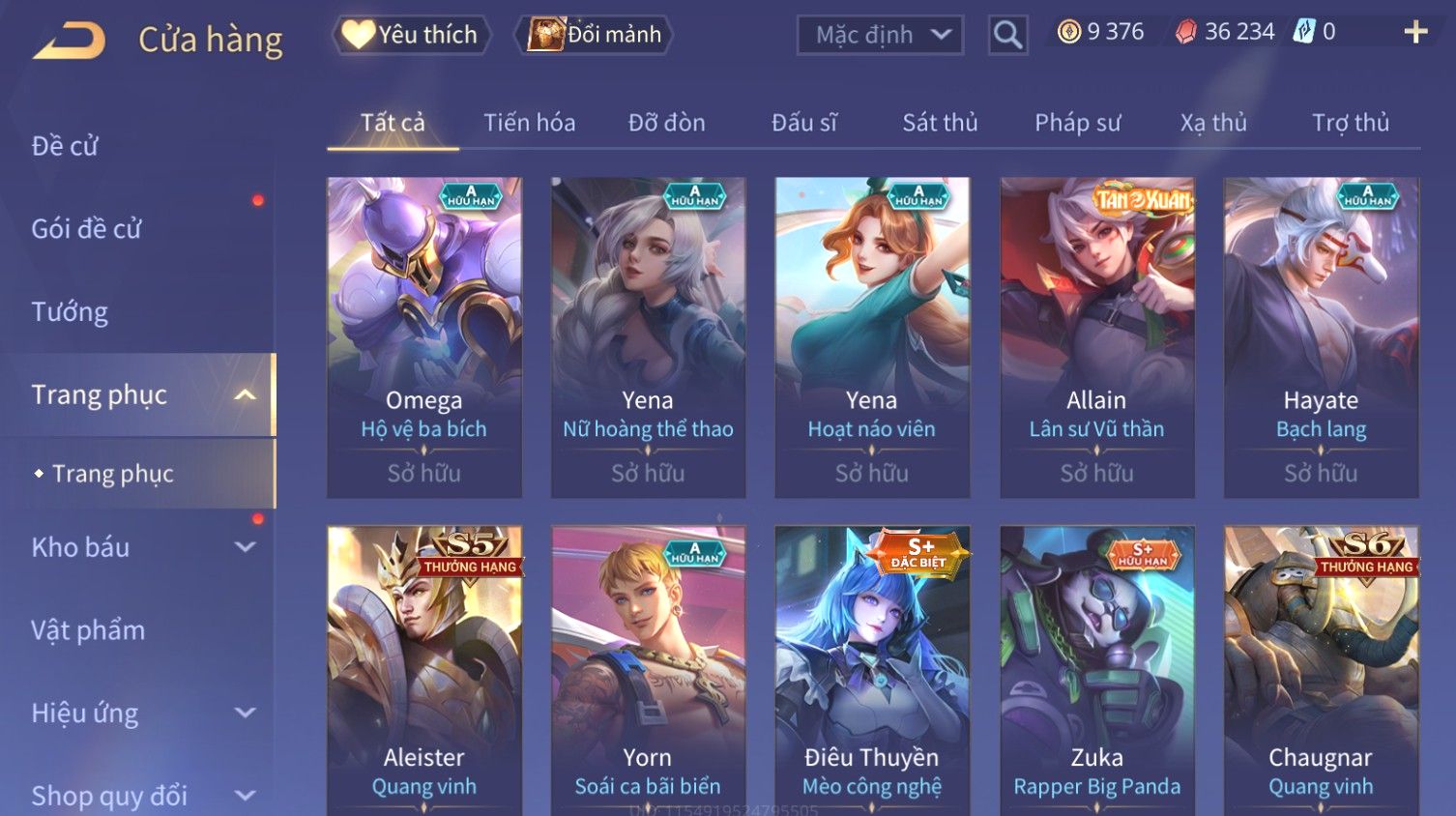This screenshot has height=816, width=1456.
Task: Pick the Điêu Thuyền Mèo công nghệ skin
Action: (x=872, y=669)
